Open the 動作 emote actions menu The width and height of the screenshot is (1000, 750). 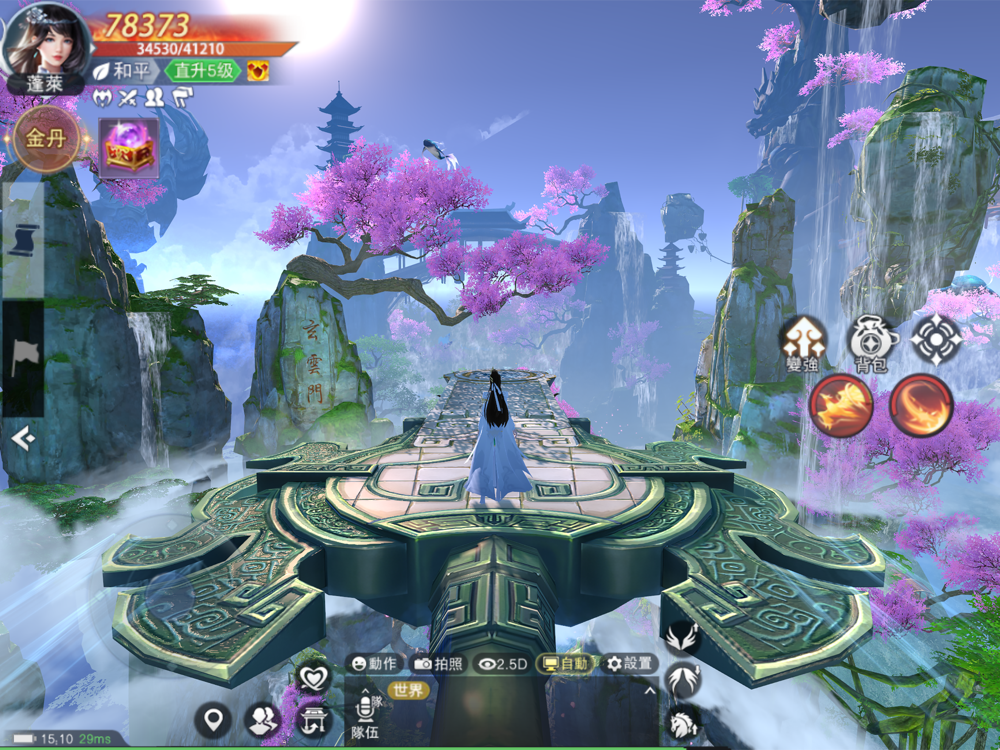(375, 663)
